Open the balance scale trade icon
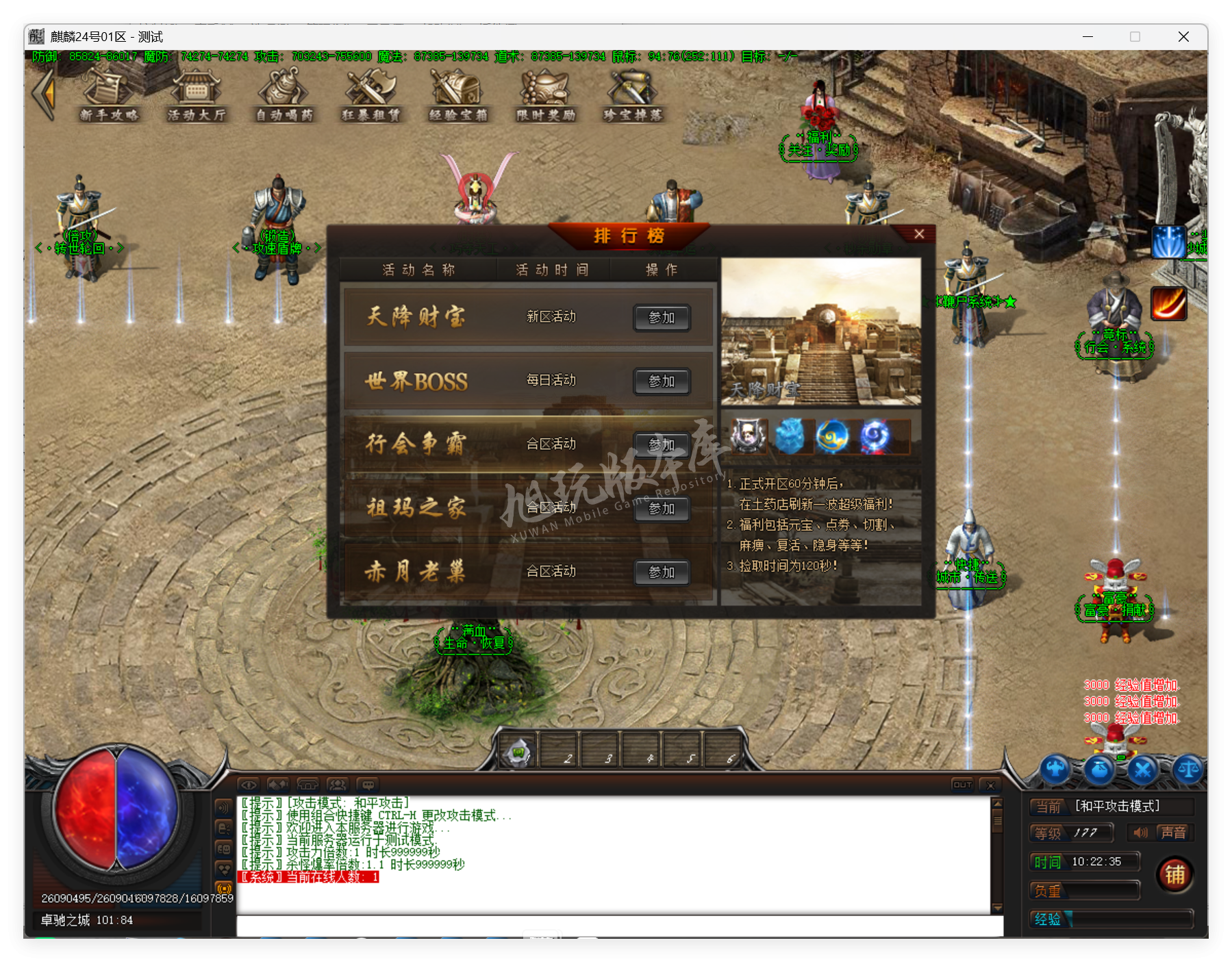This screenshot has height=962, width=1232. click(1187, 770)
